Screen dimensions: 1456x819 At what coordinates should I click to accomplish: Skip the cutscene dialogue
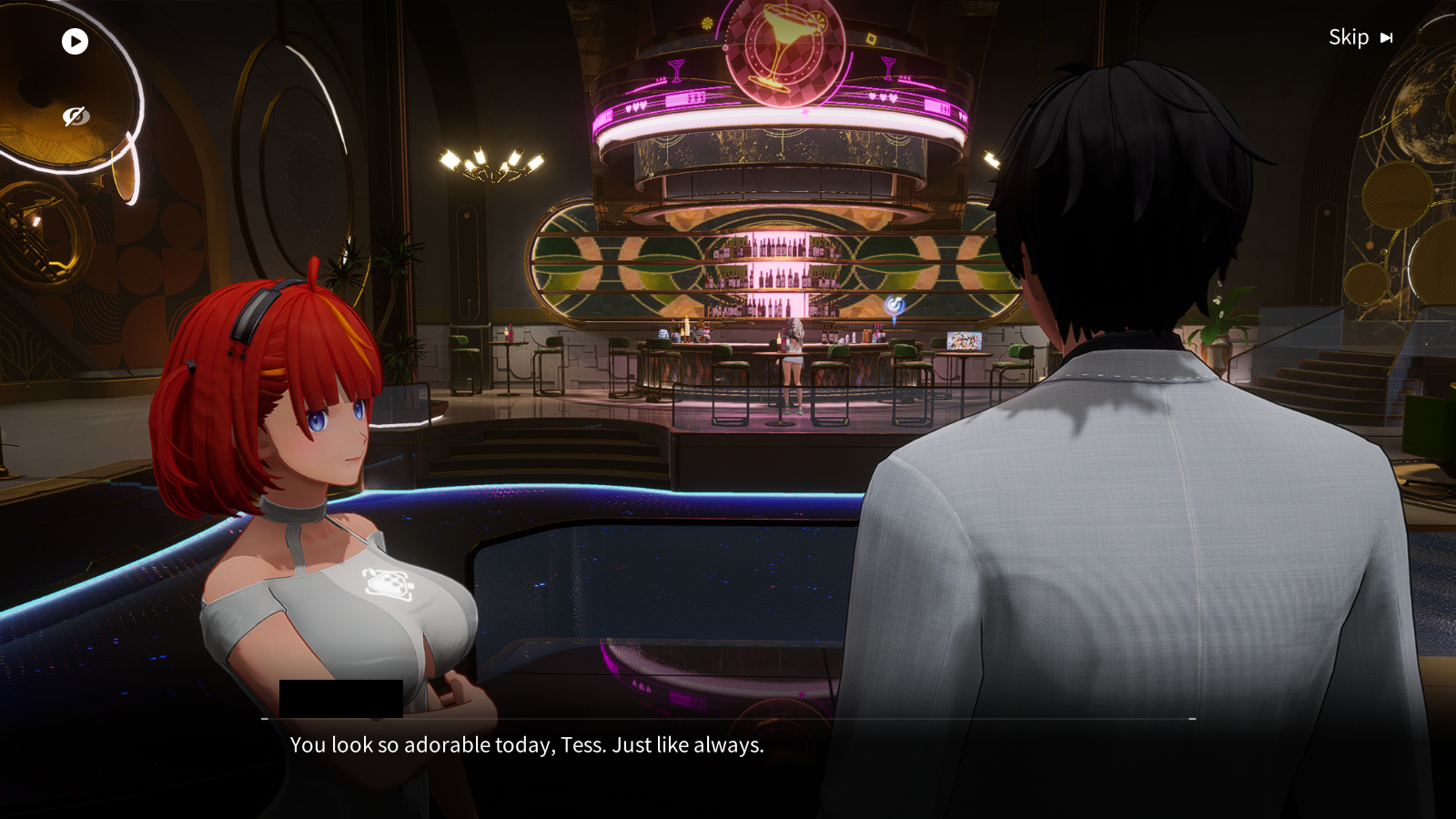click(1360, 37)
